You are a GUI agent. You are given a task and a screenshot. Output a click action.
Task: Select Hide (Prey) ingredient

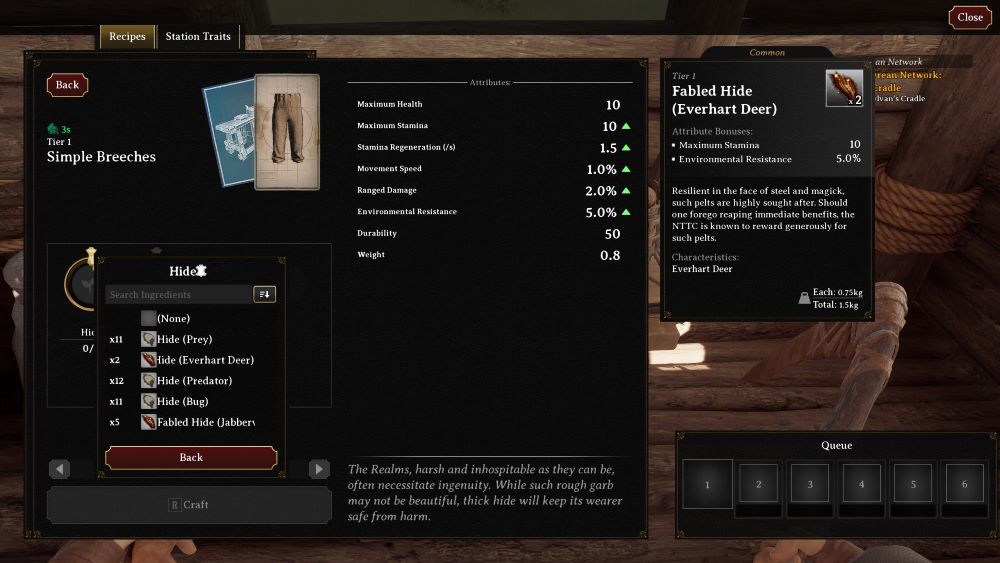coord(184,339)
